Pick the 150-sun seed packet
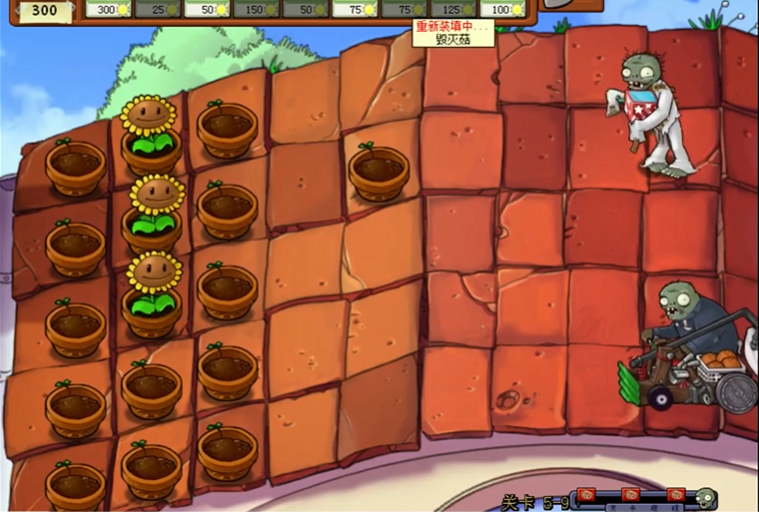The height and width of the screenshot is (512, 759). pyautogui.click(x=256, y=9)
